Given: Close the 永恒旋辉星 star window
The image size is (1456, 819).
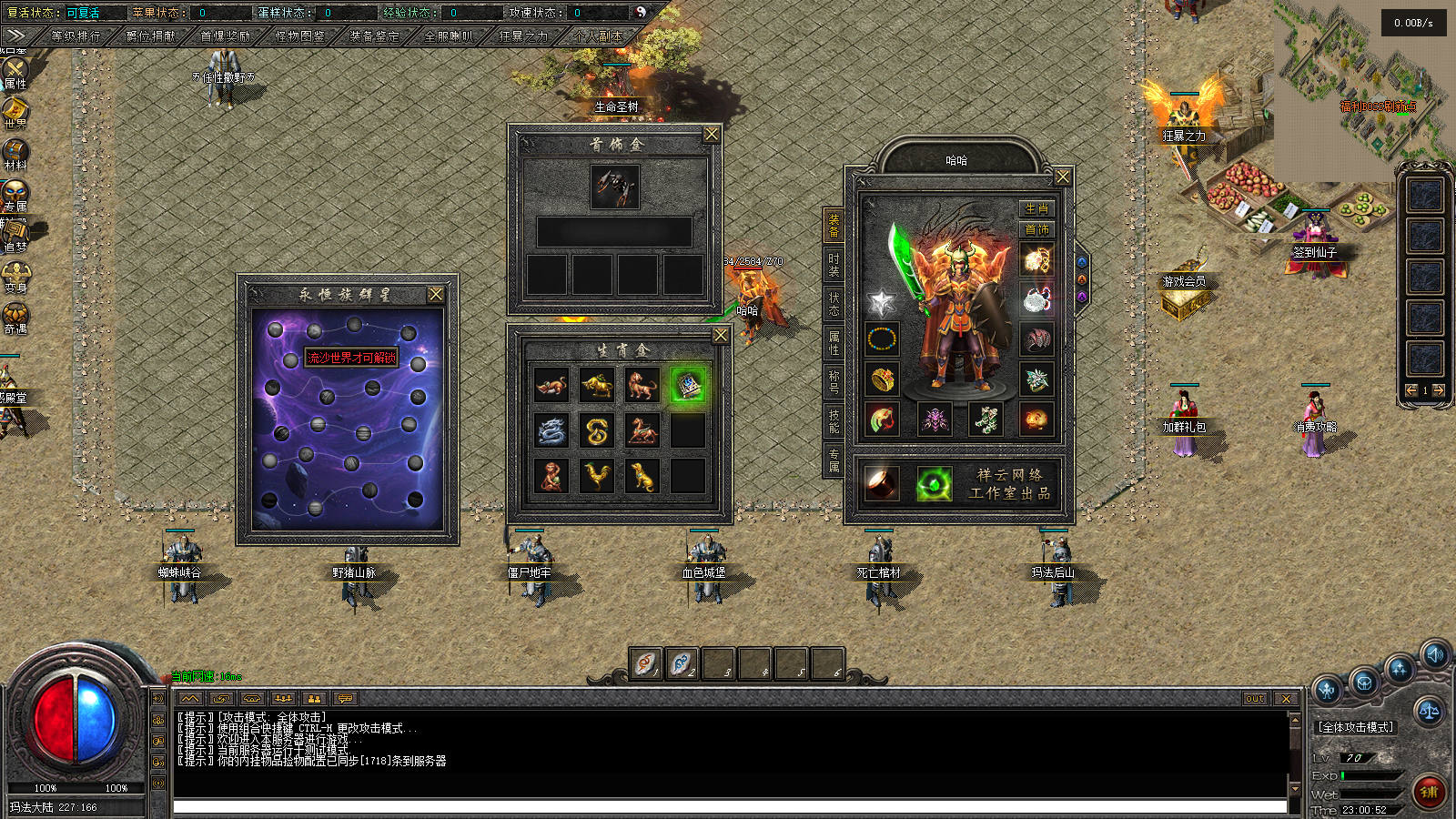Looking at the screenshot, I should [x=436, y=295].
